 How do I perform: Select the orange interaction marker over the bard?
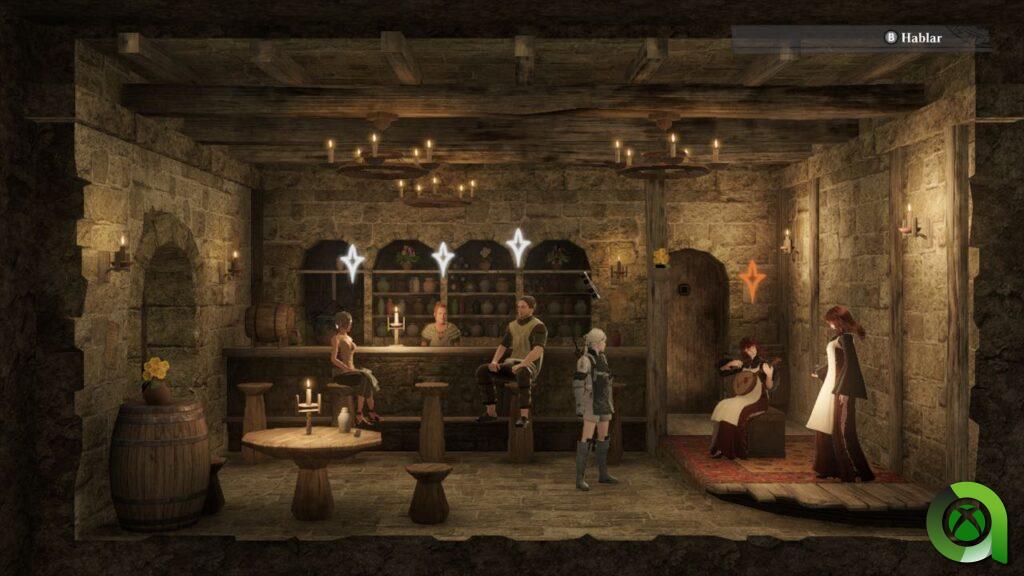point(753,281)
